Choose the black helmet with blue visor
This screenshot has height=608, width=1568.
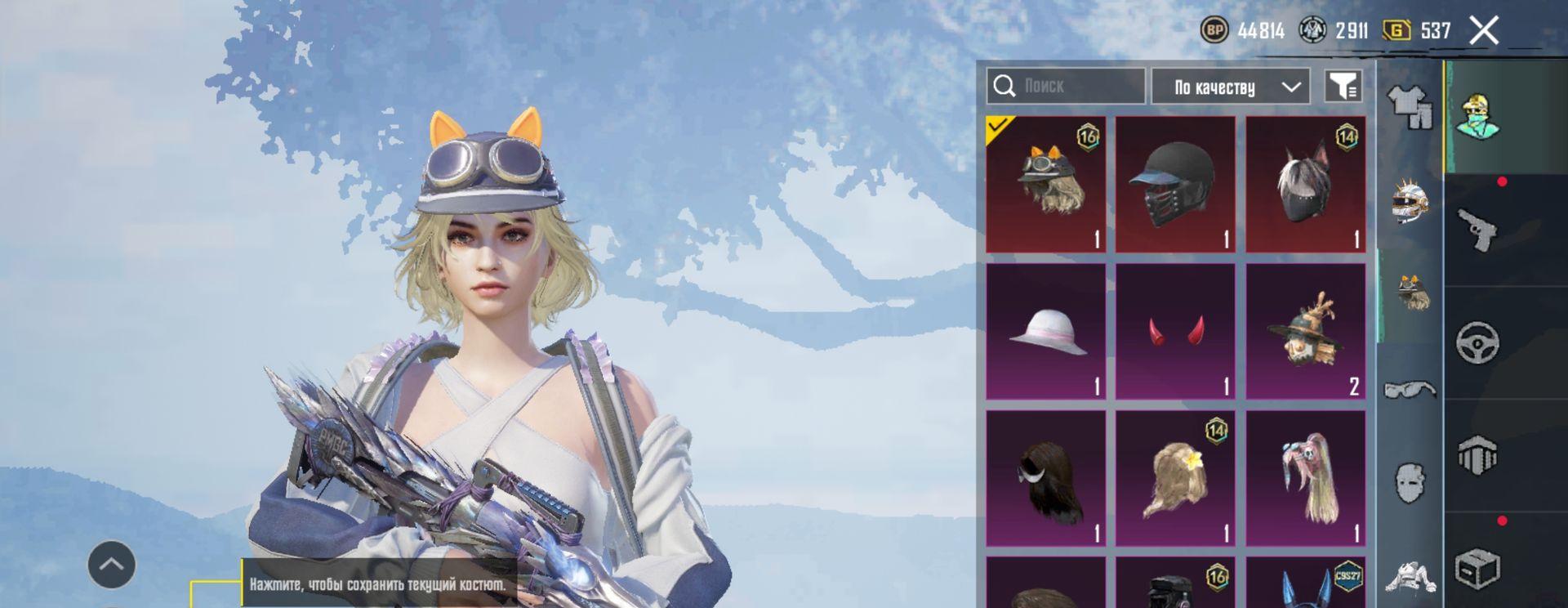(x=1175, y=185)
